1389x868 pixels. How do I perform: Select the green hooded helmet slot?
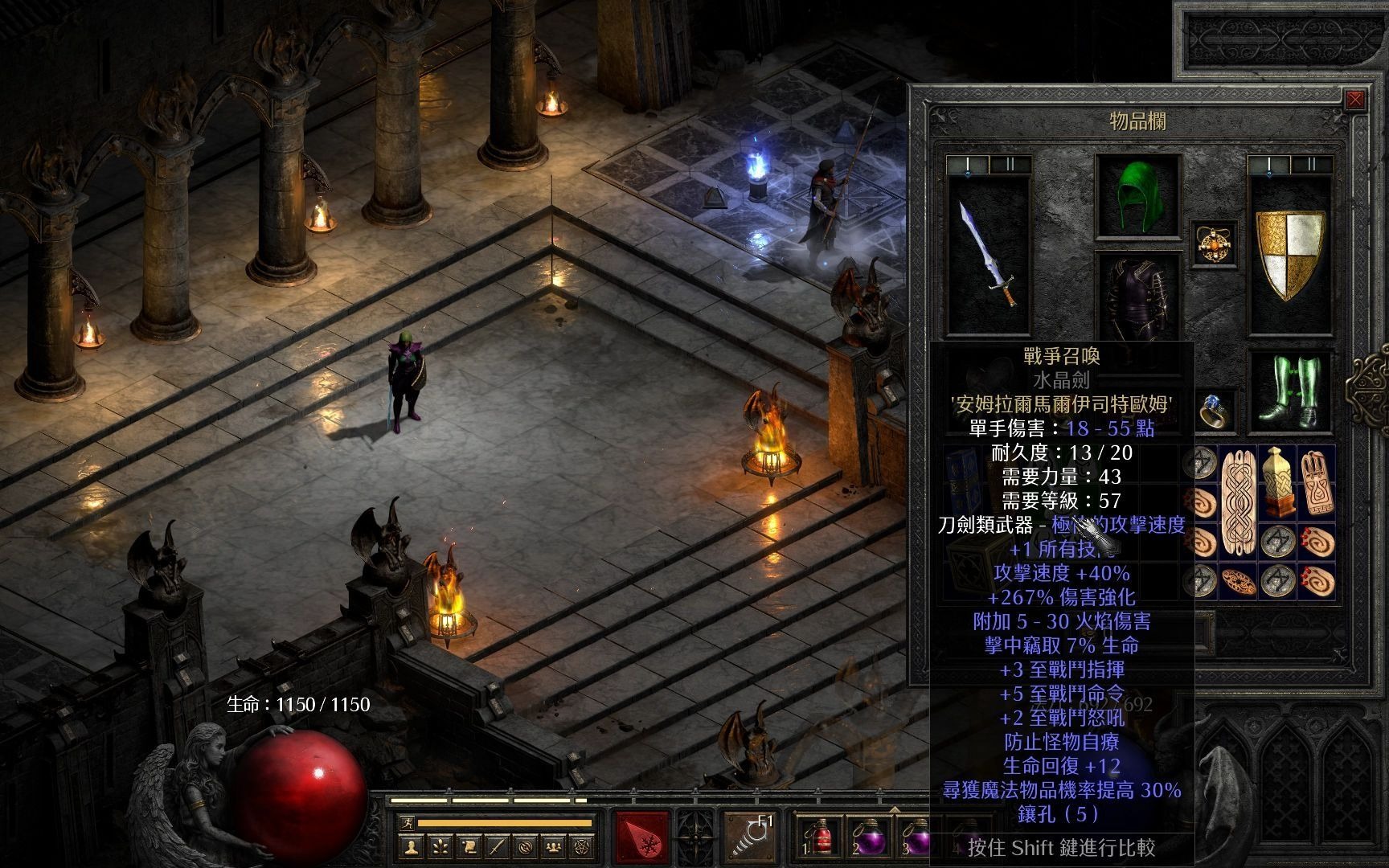tap(1137, 195)
